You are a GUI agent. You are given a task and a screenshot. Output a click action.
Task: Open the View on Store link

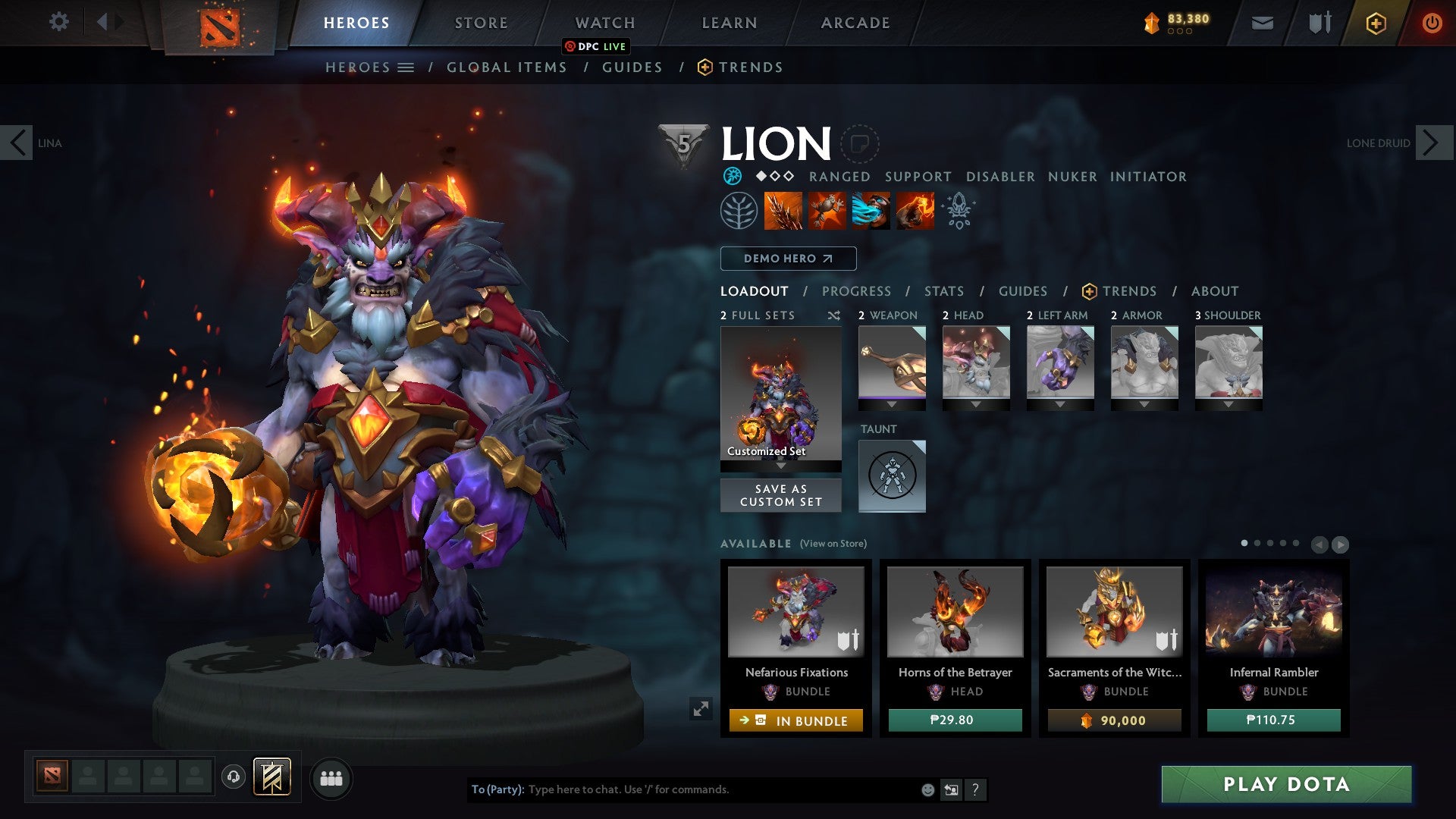click(x=833, y=544)
